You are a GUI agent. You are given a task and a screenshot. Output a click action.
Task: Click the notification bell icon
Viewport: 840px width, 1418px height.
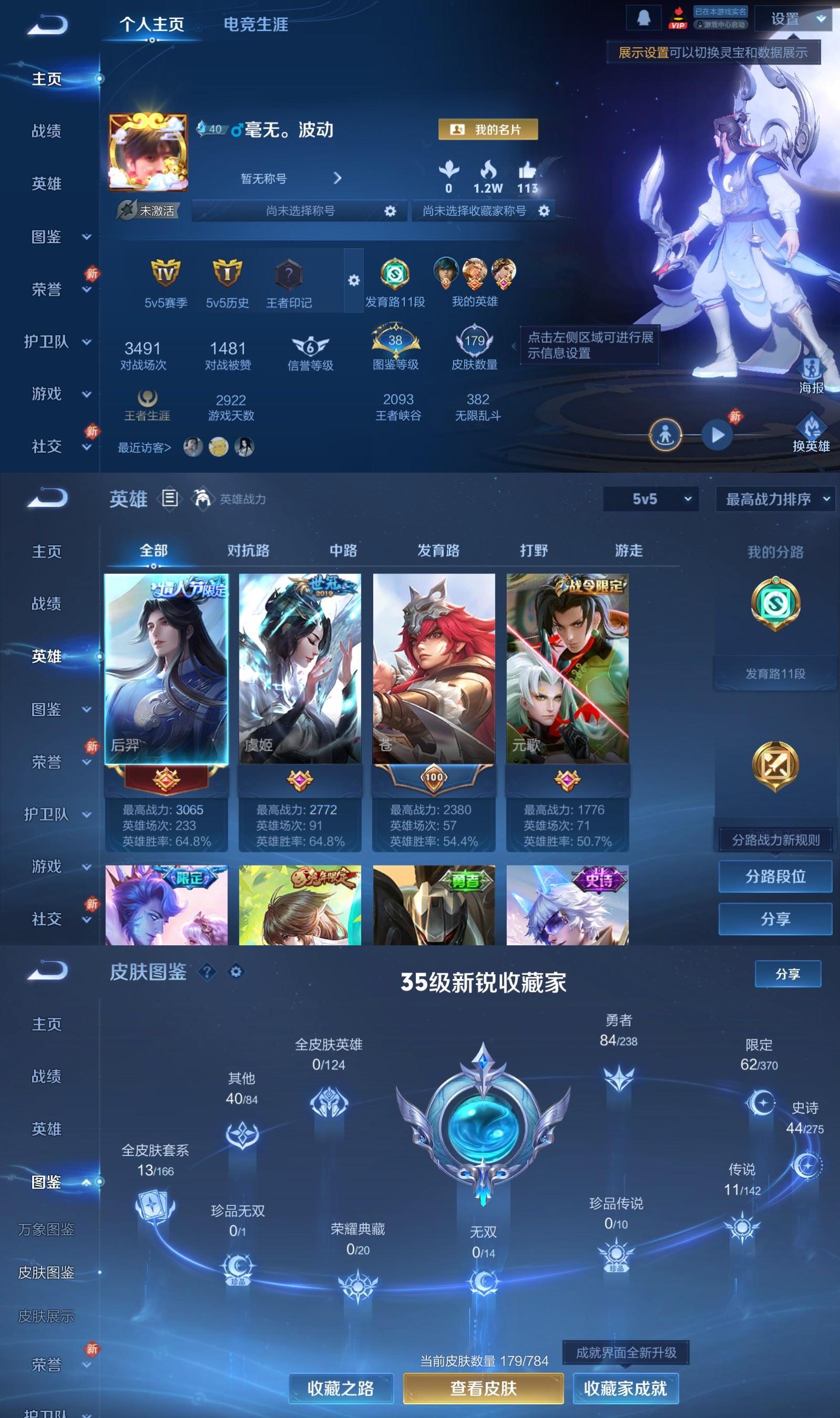point(643,18)
